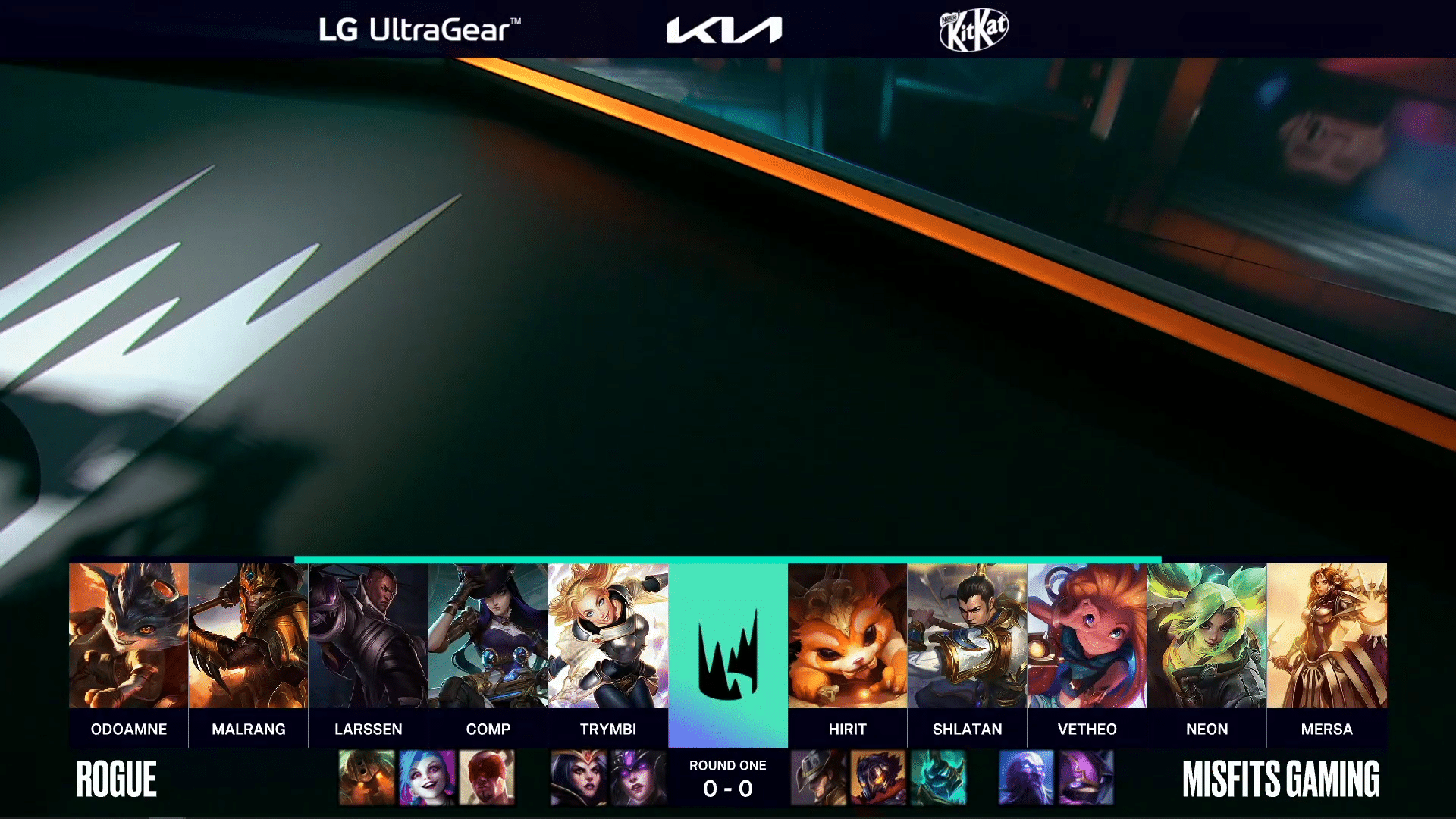Select Malrang's champion pick card
Viewport: 1456px width, 819px height.
tap(248, 635)
